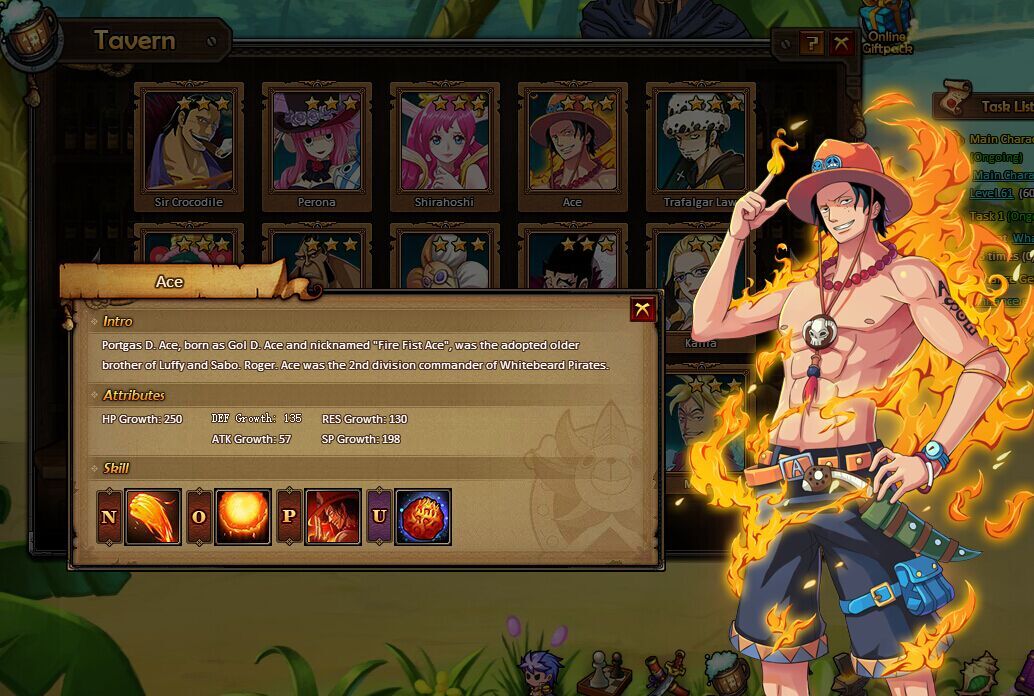The width and height of the screenshot is (1034, 696).
Task: Show Ace's portrait P skill icon
Action: [x=333, y=517]
